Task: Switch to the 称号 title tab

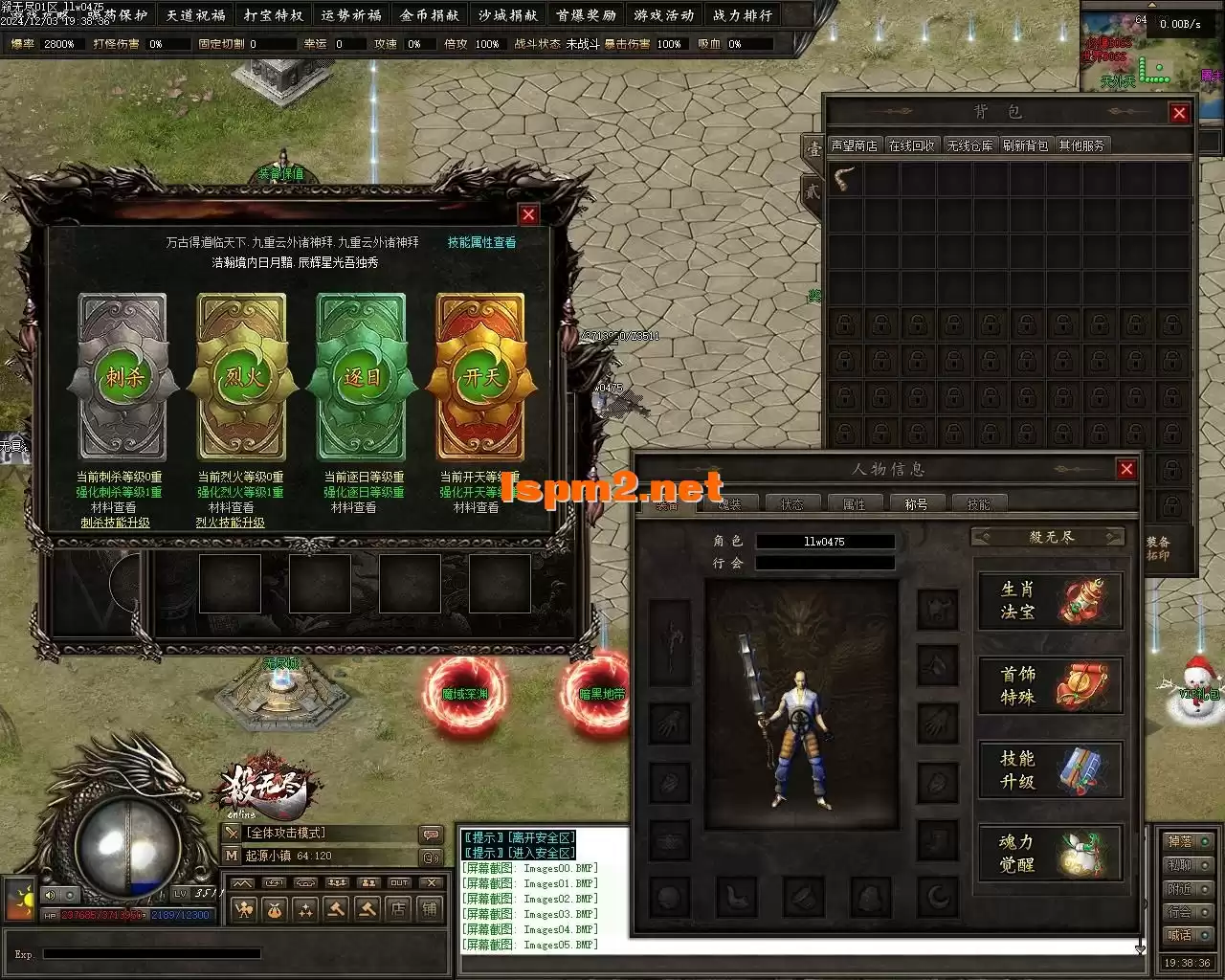Action: [x=916, y=503]
